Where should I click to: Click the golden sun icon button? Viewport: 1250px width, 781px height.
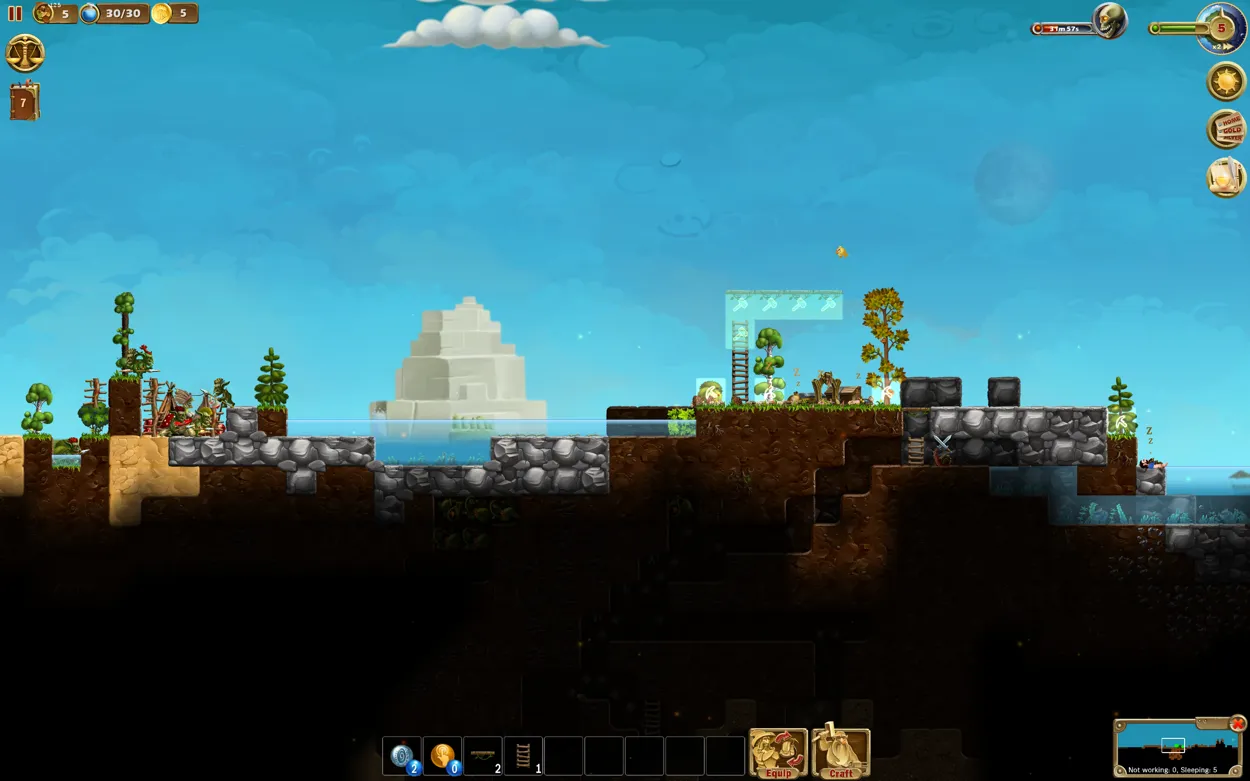pos(1226,81)
